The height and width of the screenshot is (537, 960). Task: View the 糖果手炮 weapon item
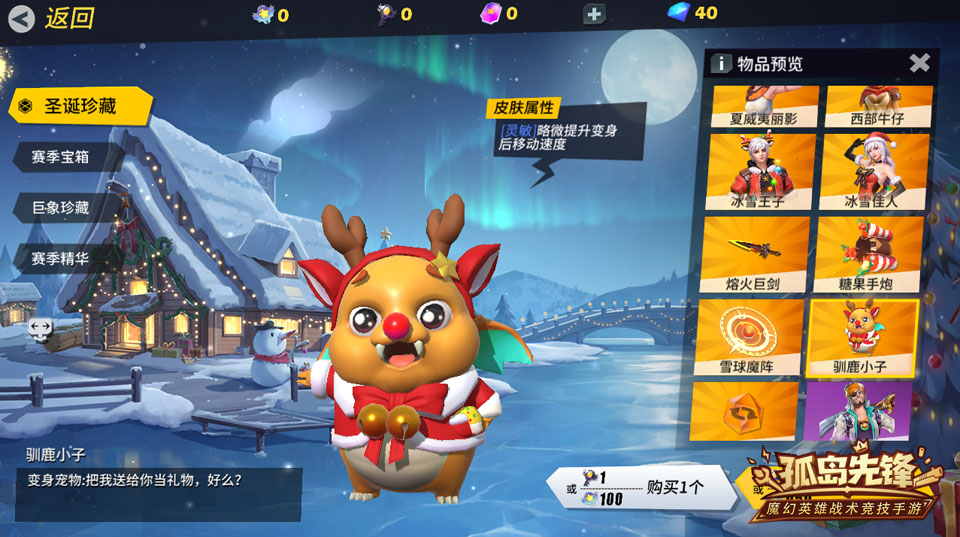point(869,254)
